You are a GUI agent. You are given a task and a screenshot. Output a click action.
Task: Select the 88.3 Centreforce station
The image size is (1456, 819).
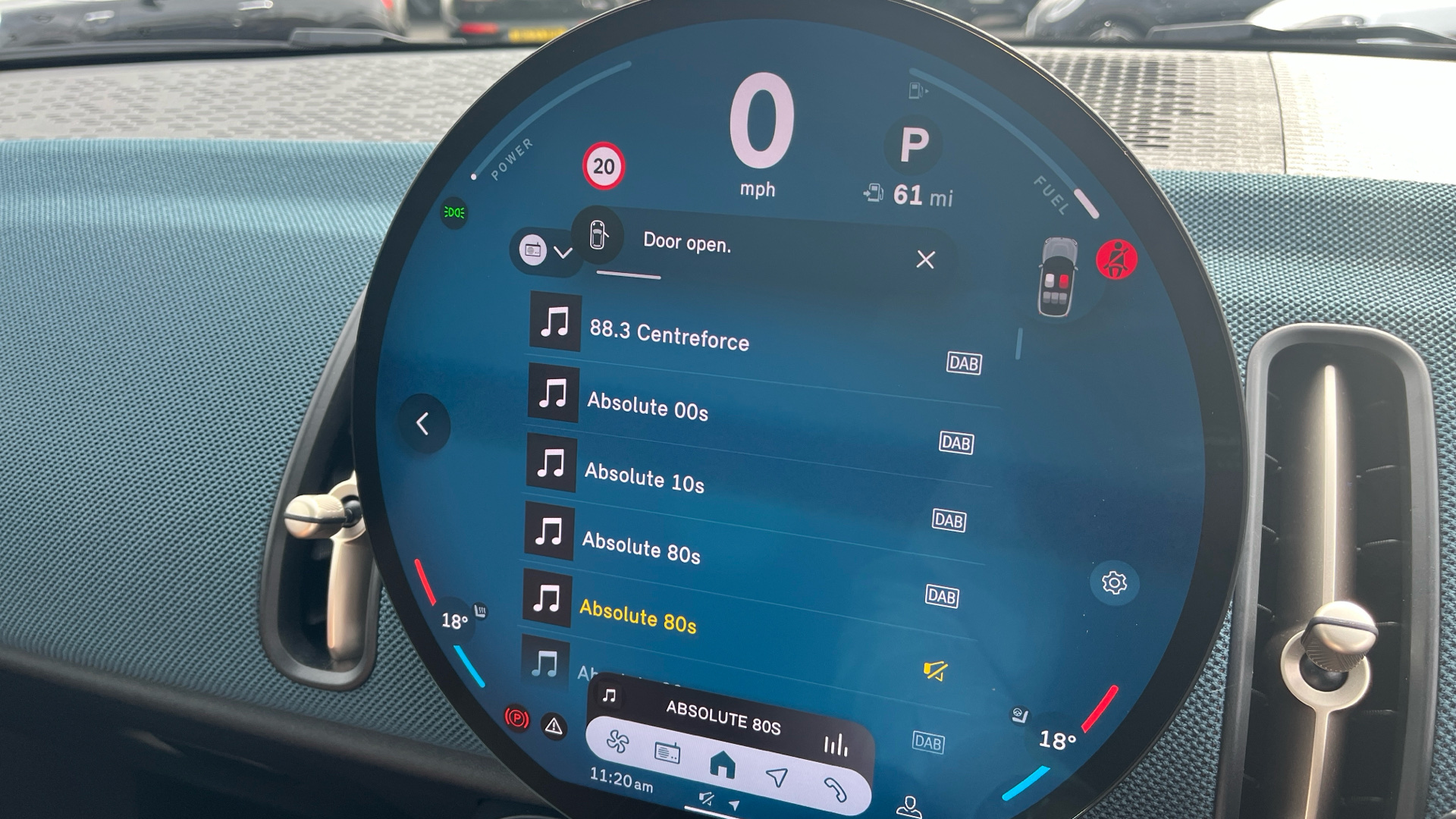pyautogui.click(x=669, y=334)
